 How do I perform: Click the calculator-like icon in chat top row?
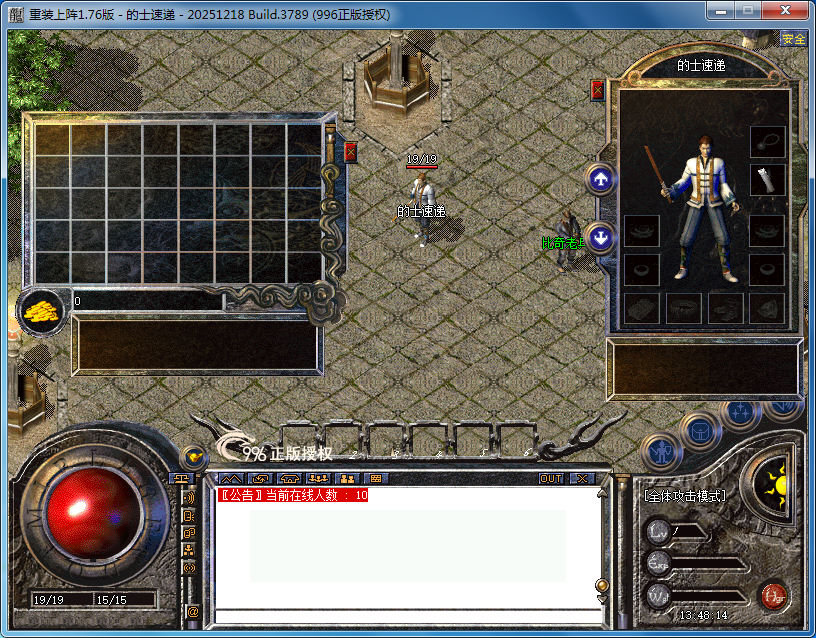pos(375,479)
